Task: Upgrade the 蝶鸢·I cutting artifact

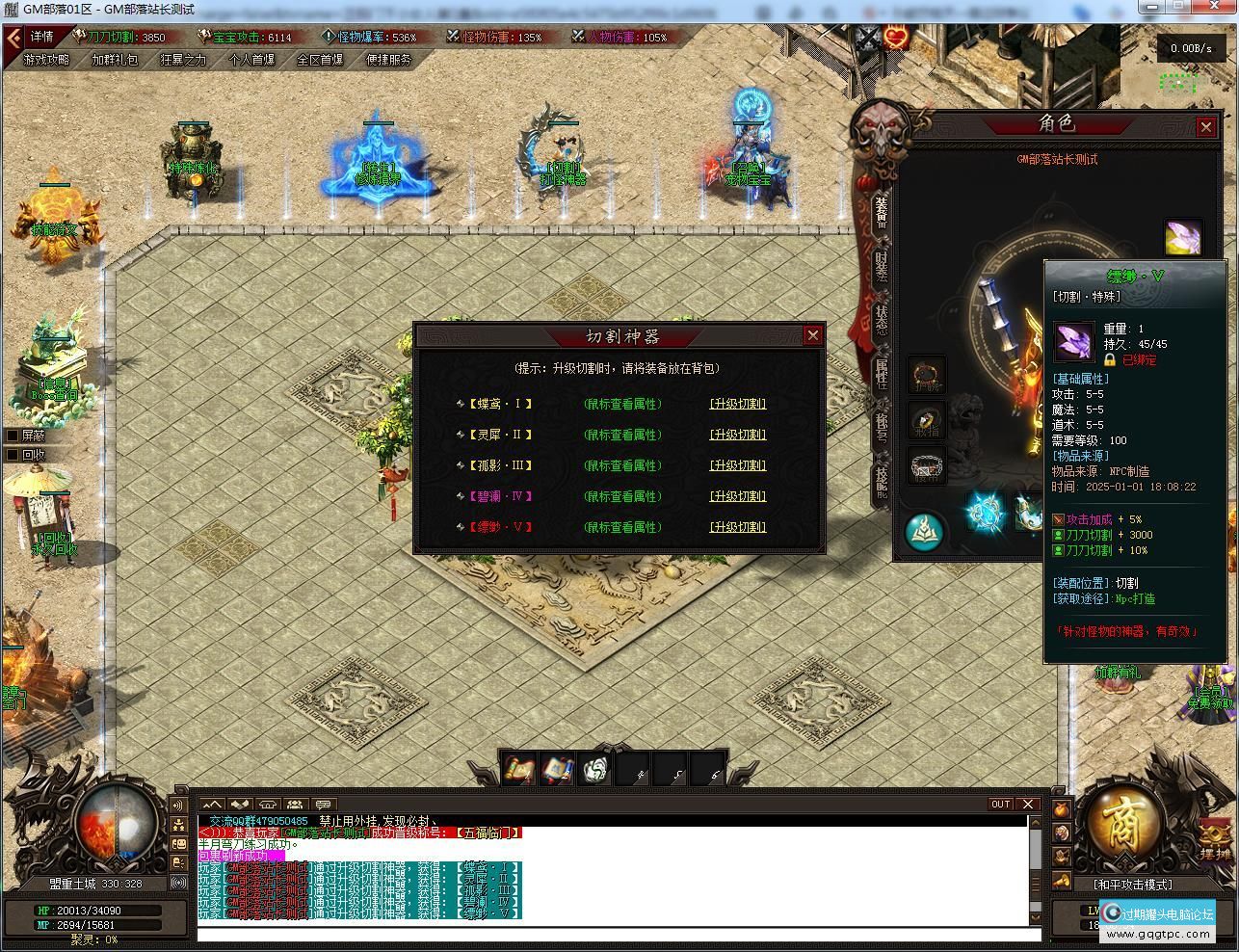Action: (x=737, y=404)
